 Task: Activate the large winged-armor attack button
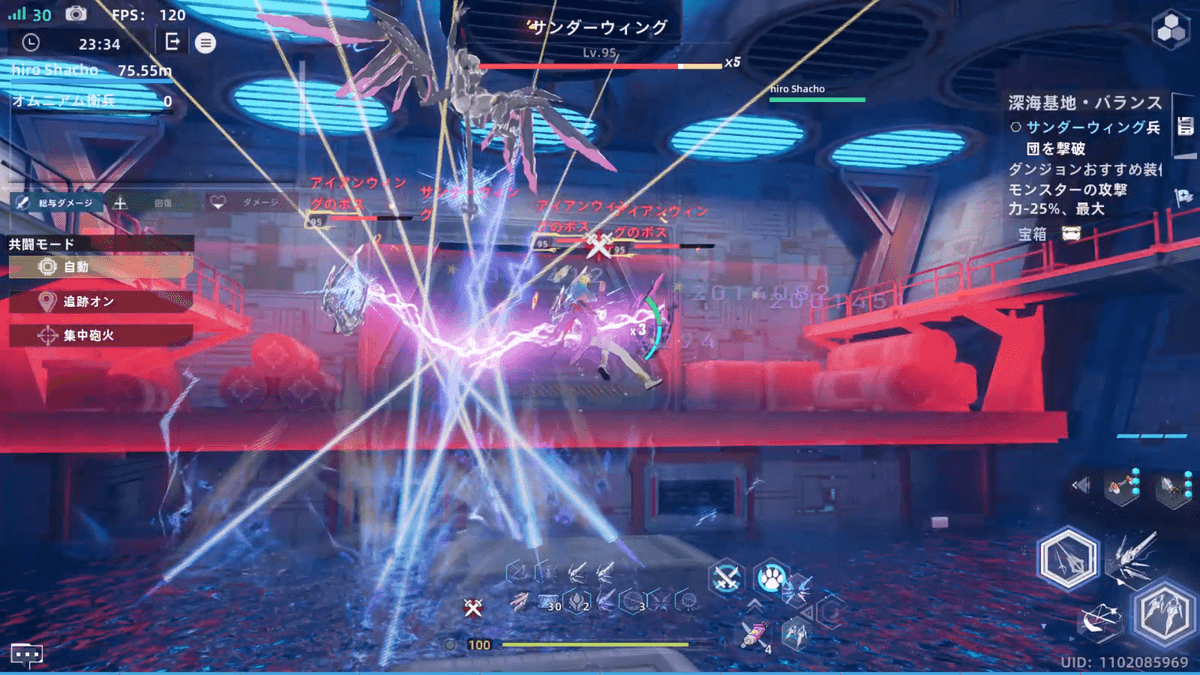point(1163,610)
